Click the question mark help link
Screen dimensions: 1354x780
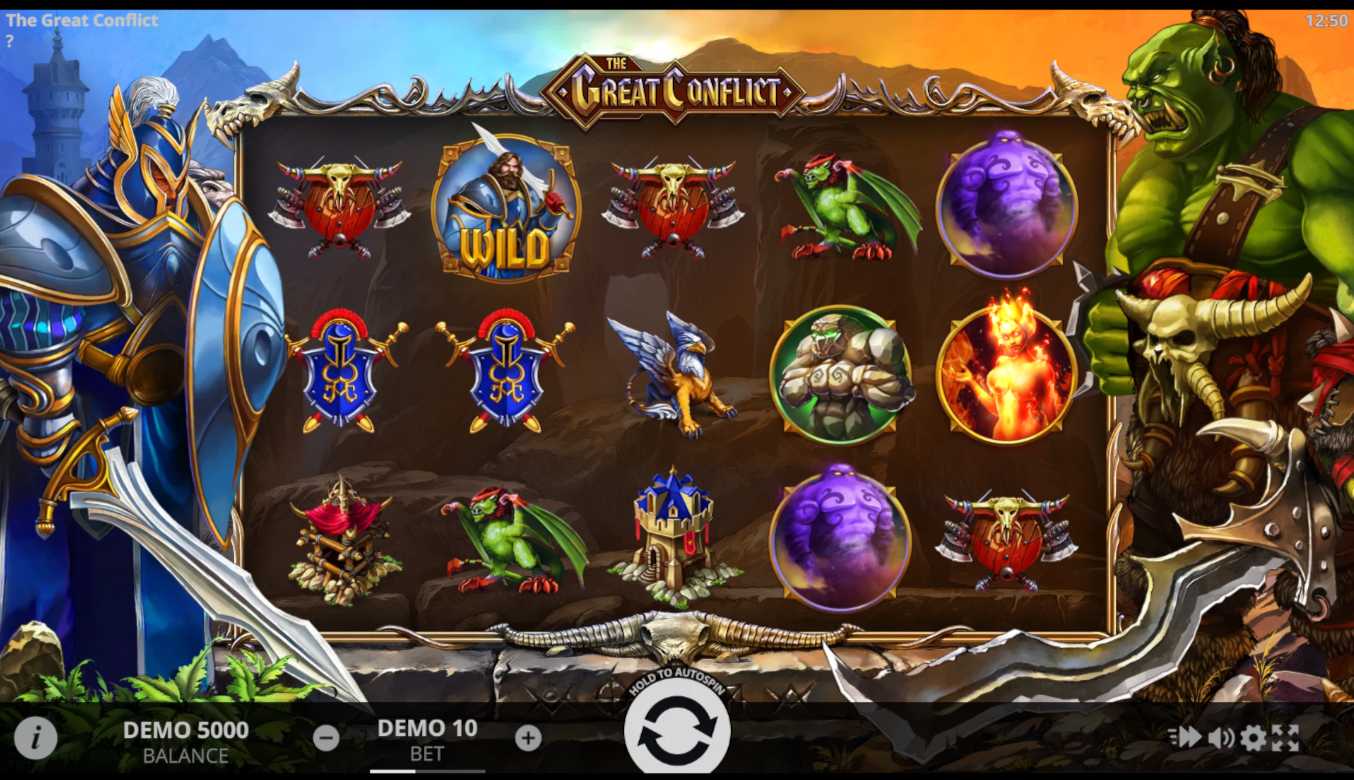point(10,41)
